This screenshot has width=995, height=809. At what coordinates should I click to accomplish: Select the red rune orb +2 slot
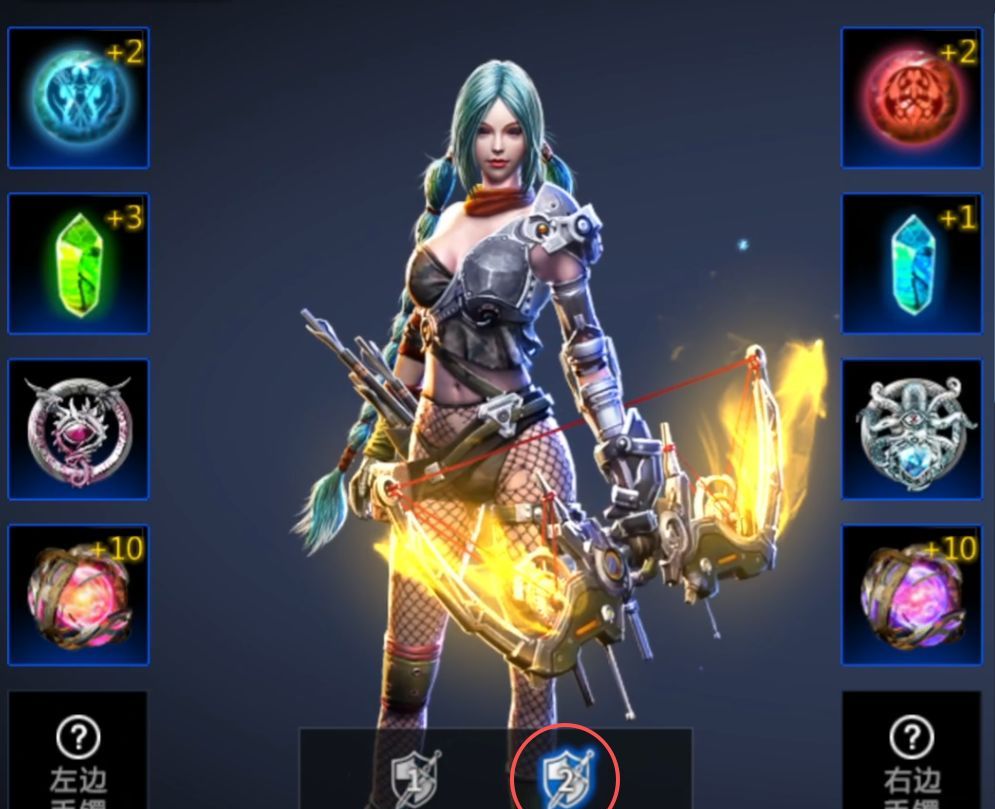pos(911,98)
